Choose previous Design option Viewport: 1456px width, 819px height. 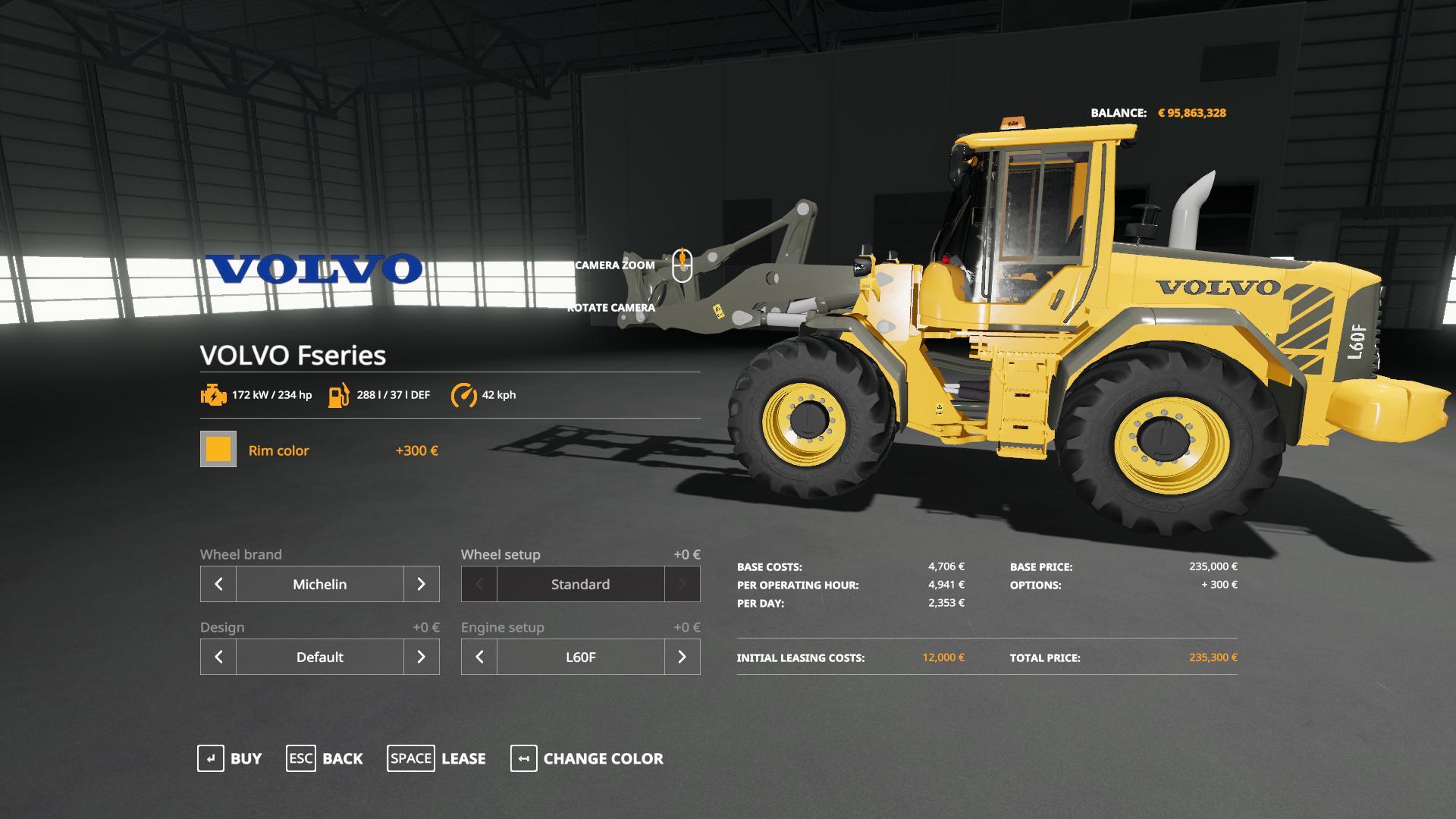click(218, 657)
